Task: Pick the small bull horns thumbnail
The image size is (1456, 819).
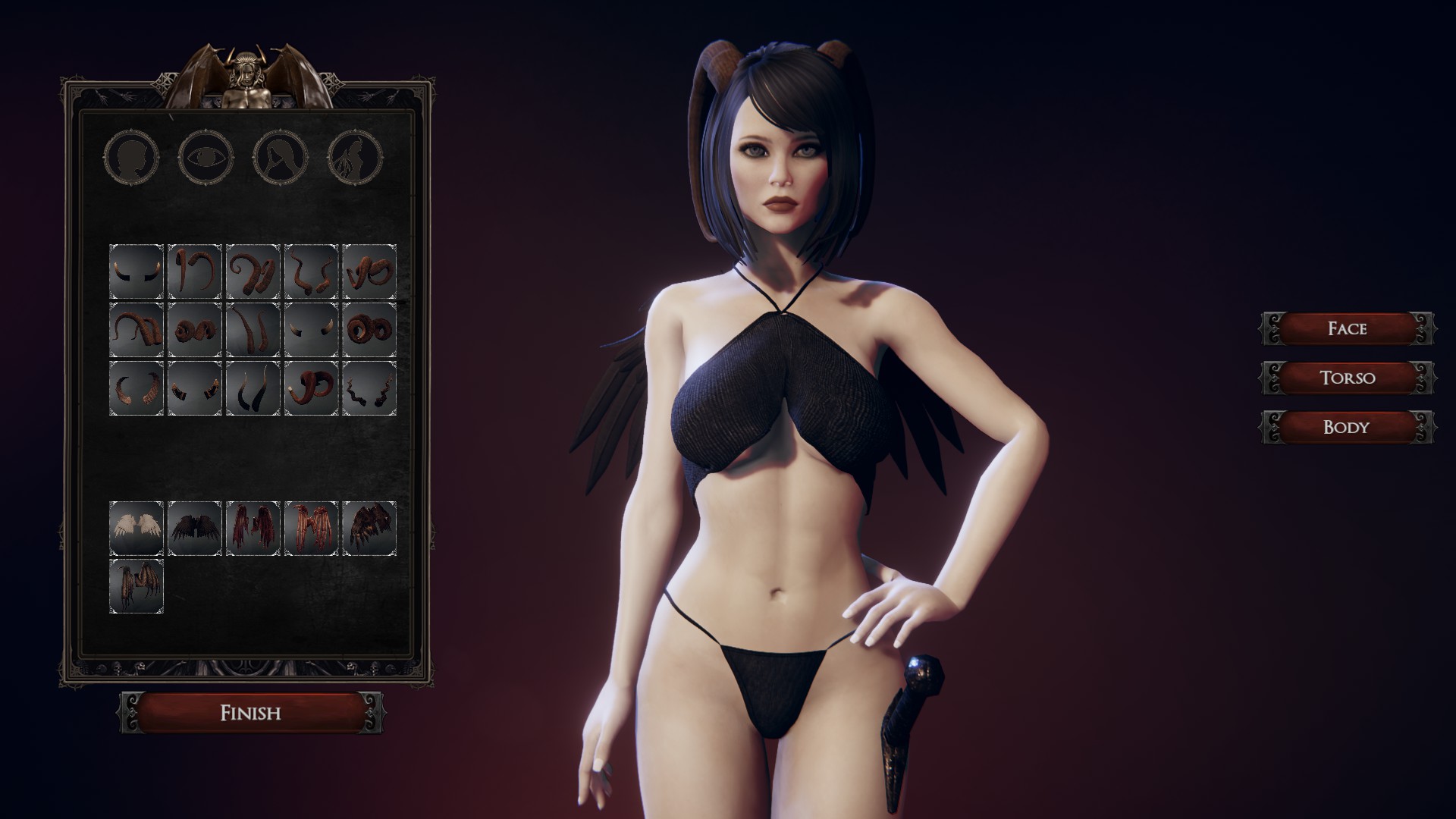Action: (136, 271)
